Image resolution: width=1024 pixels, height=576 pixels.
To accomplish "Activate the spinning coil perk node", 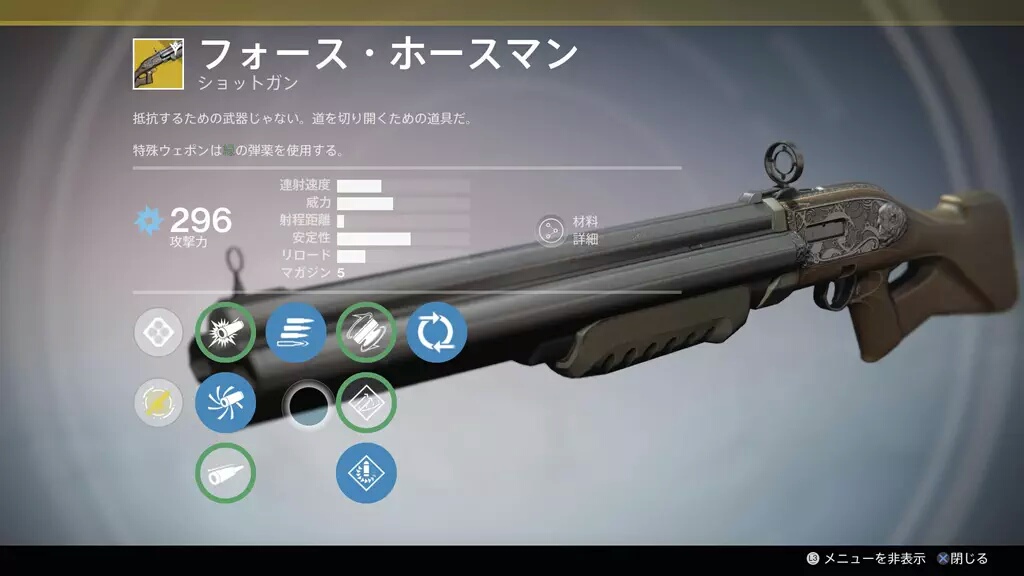I will click(366, 332).
